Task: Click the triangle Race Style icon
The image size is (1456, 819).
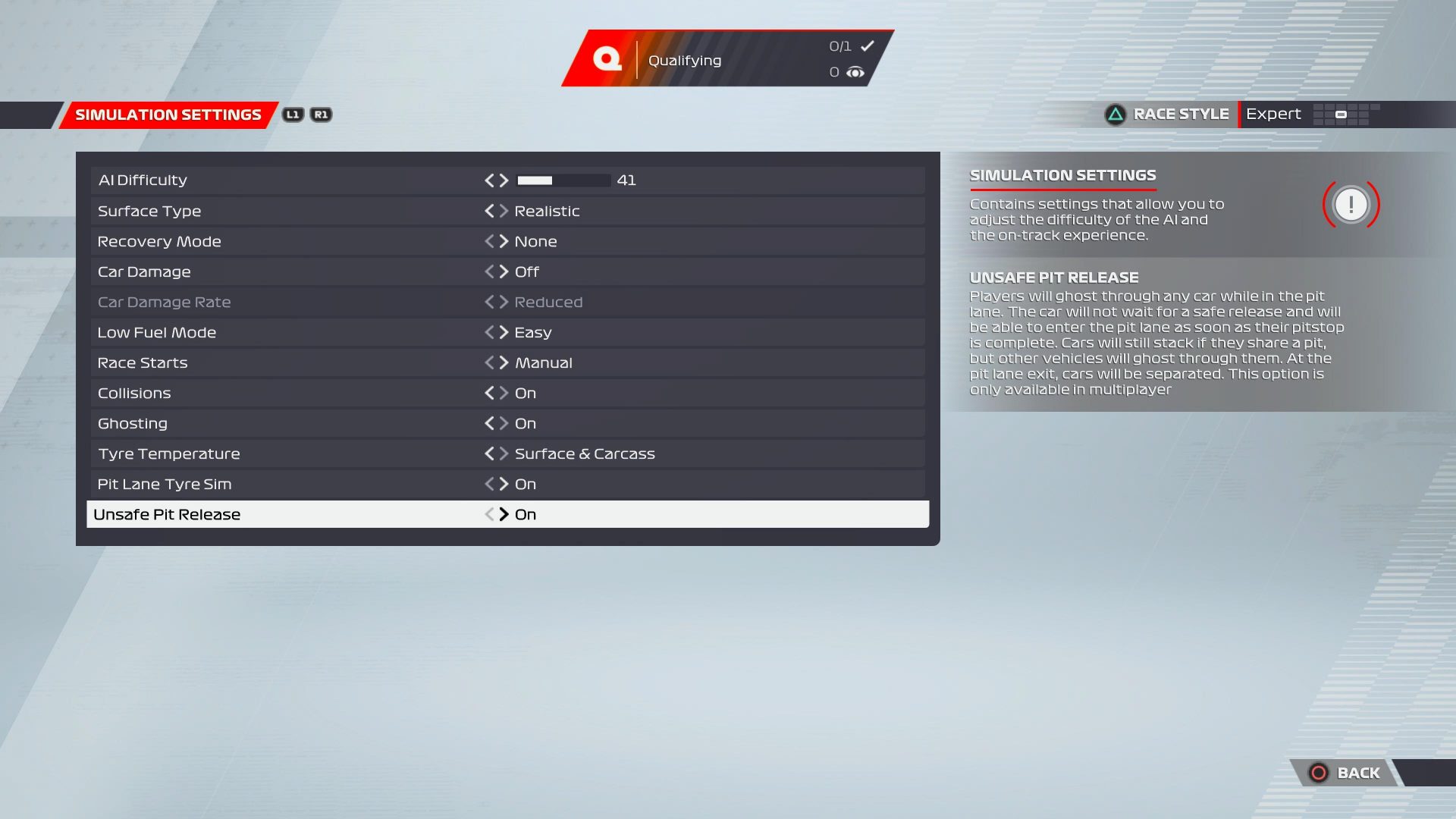Action: tap(1115, 113)
